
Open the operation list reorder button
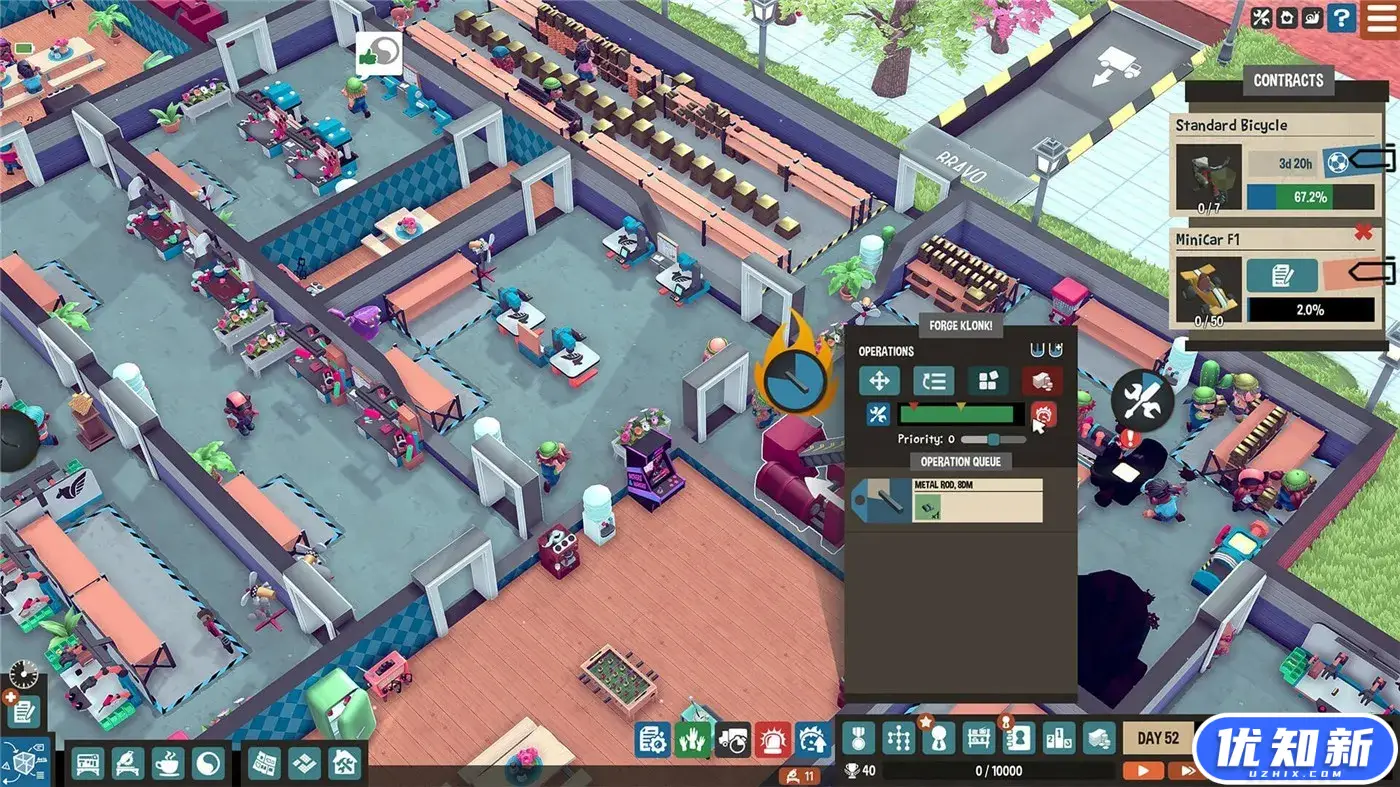(x=933, y=381)
